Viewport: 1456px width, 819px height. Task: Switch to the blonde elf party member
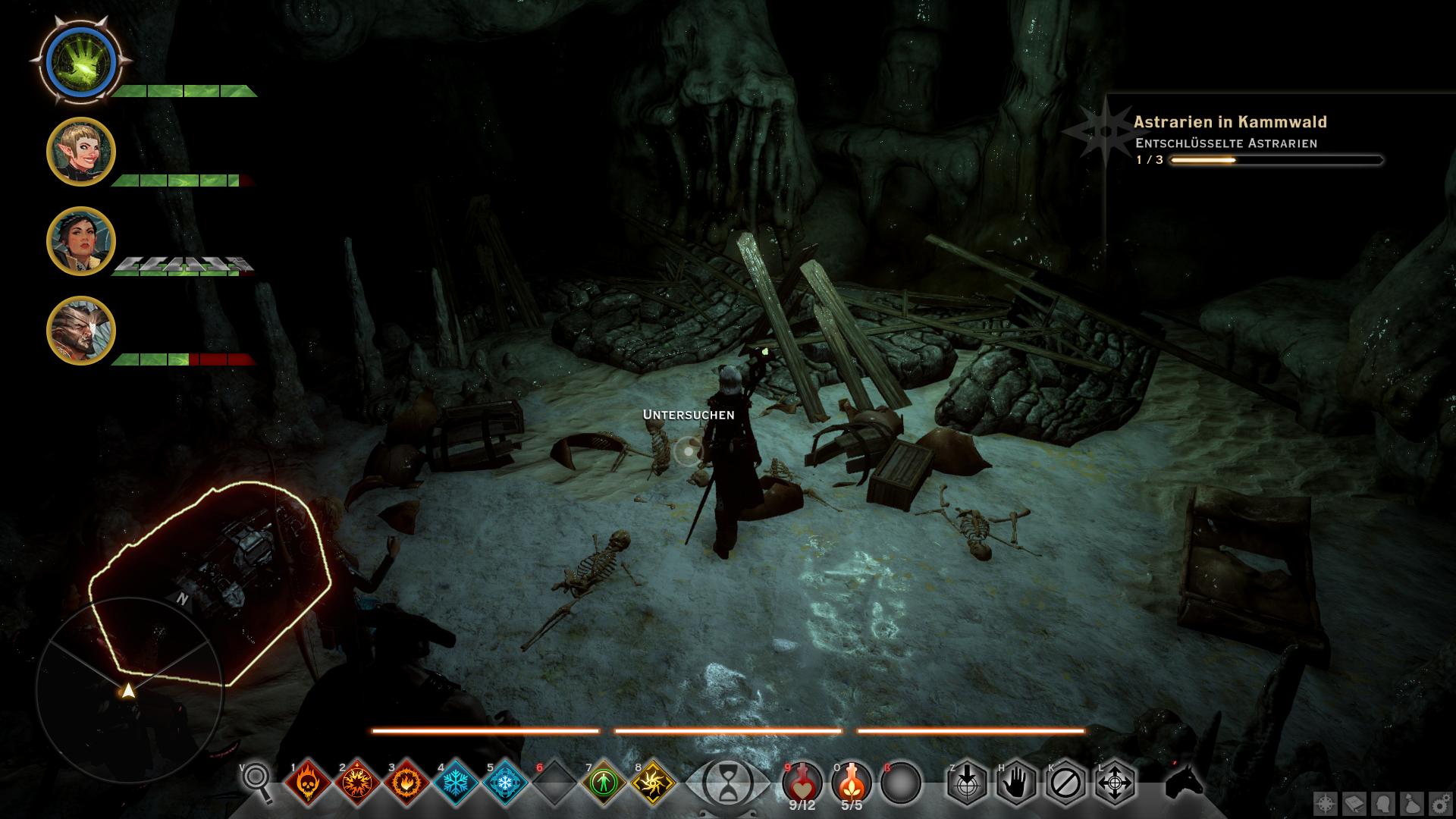click(x=81, y=152)
